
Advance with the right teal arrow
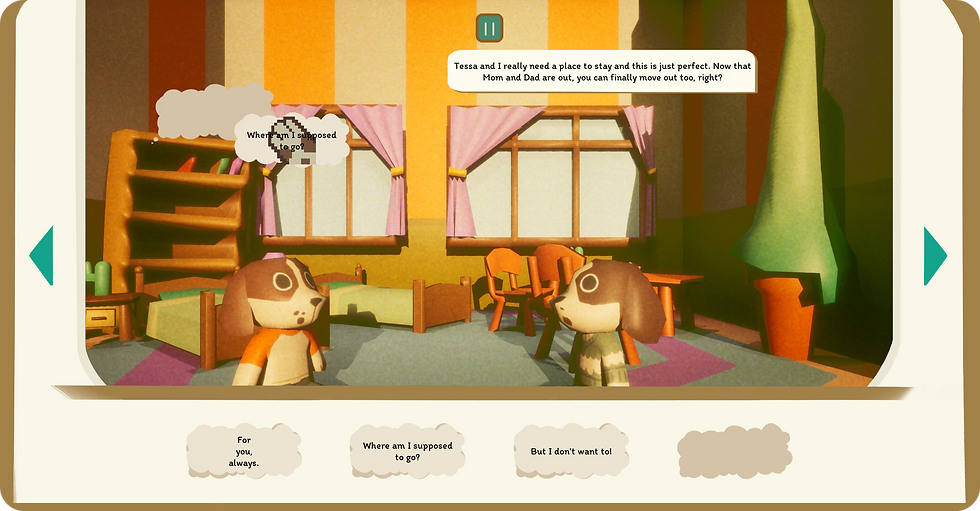pyautogui.click(x=934, y=255)
